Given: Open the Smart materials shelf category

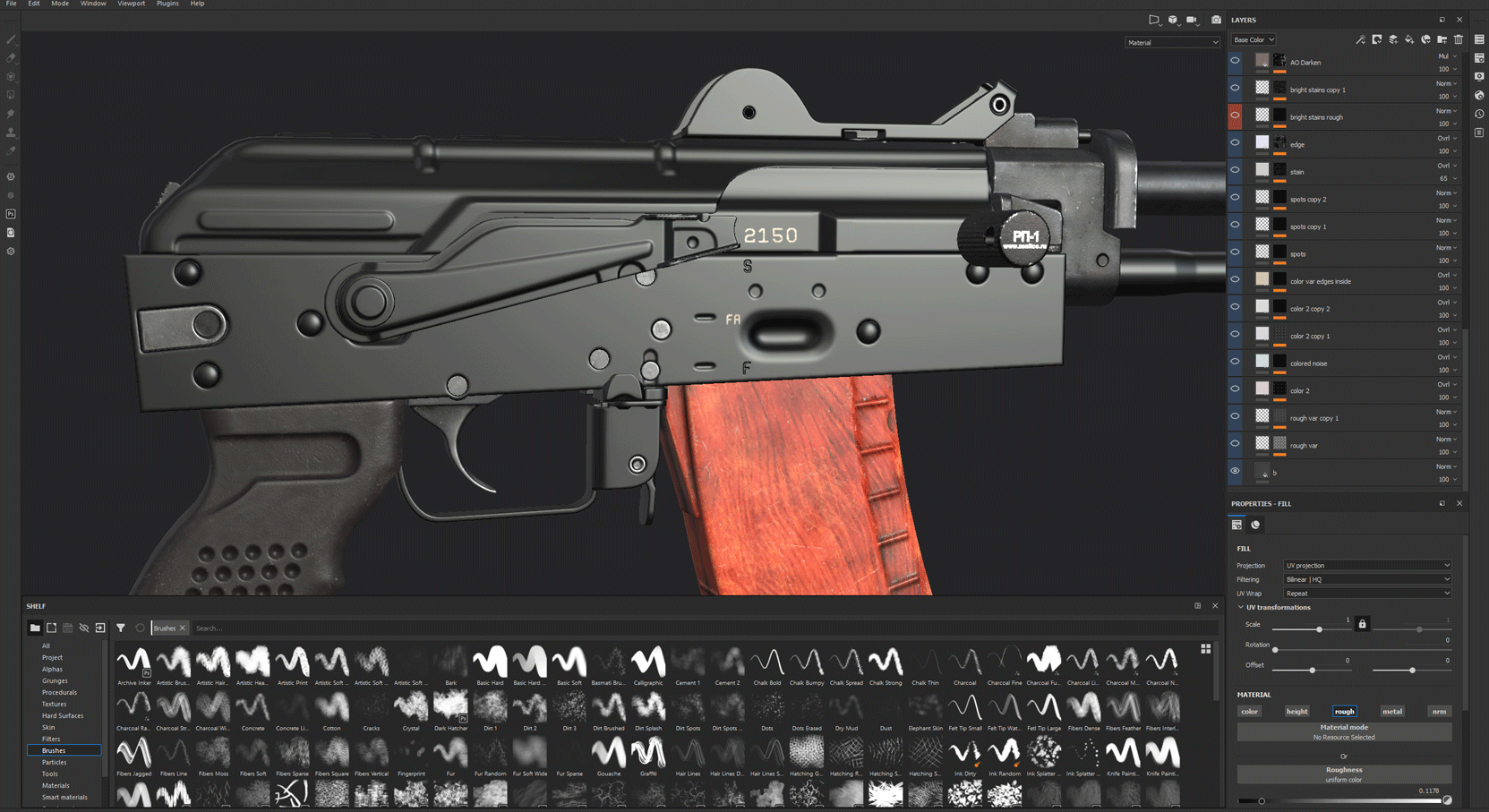Looking at the screenshot, I should (64, 797).
